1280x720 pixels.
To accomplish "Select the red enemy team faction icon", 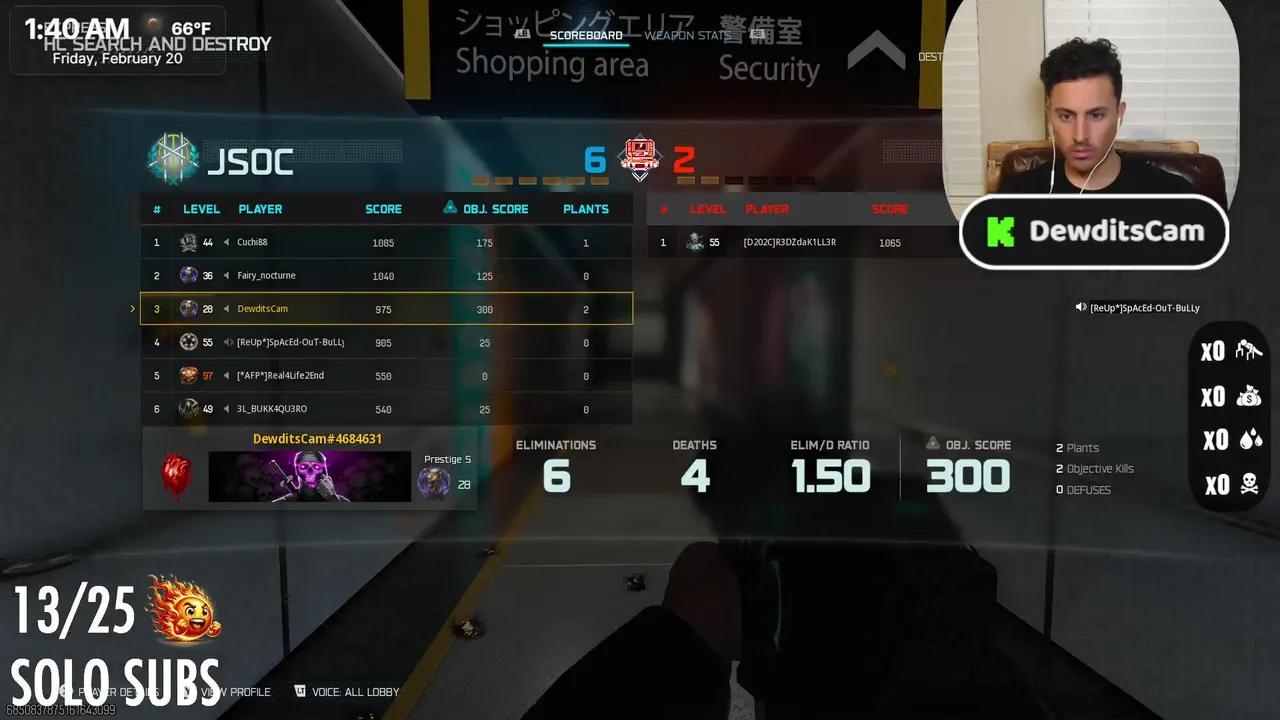I will coord(639,158).
